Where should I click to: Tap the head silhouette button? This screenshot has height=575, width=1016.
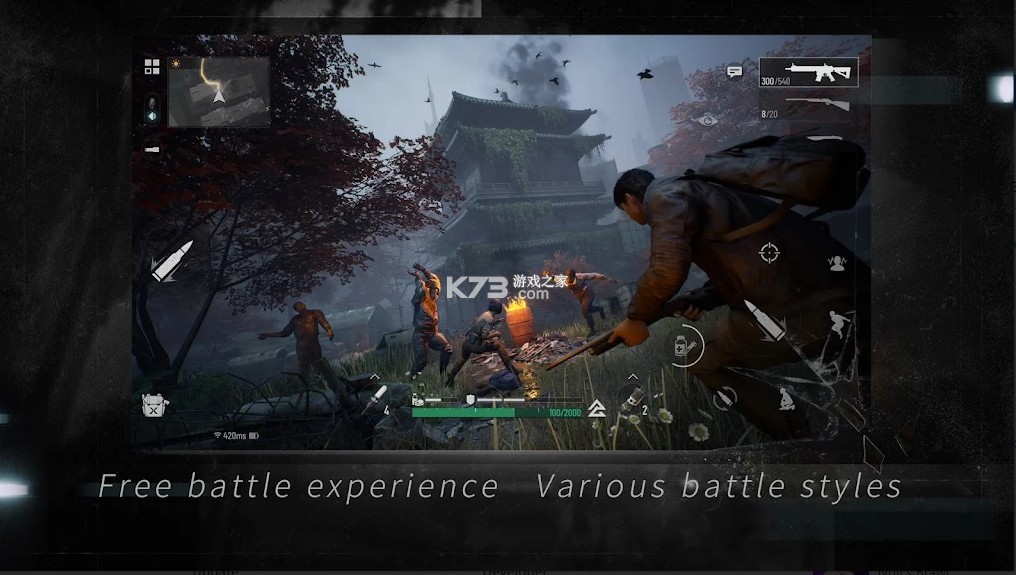pyautogui.click(x=837, y=263)
